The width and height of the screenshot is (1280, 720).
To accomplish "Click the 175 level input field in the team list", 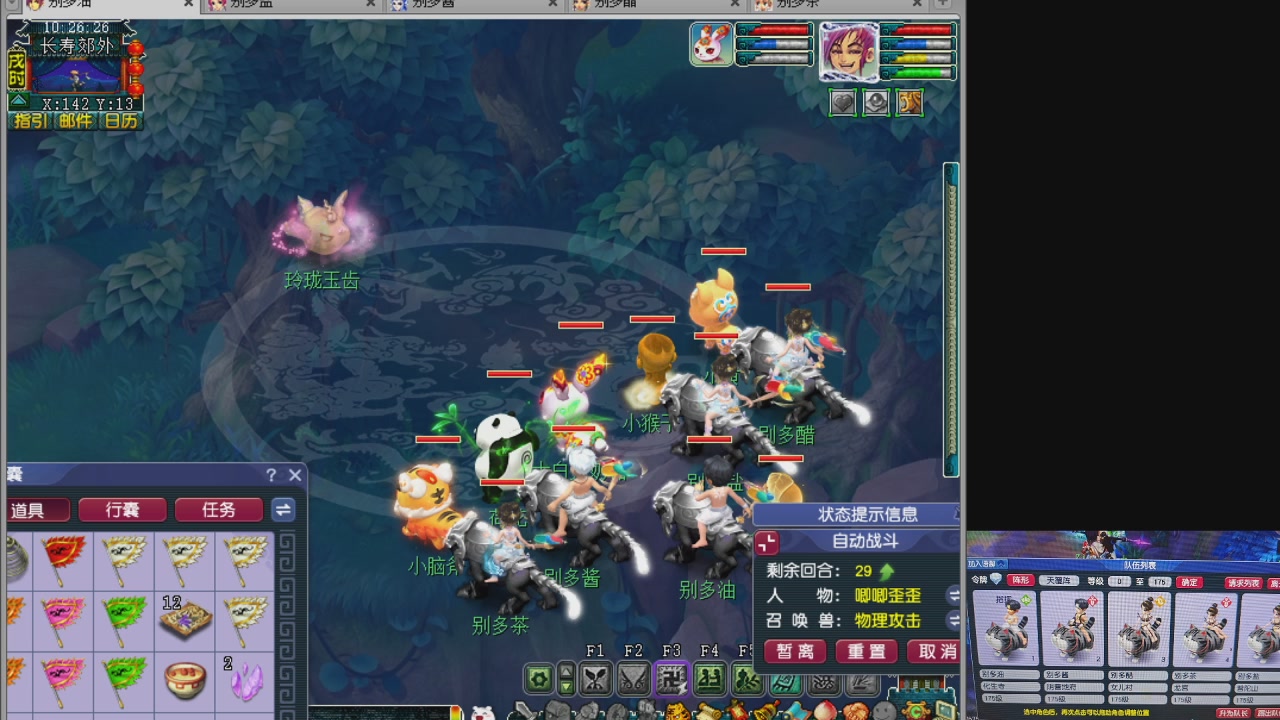I will pos(1159,582).
